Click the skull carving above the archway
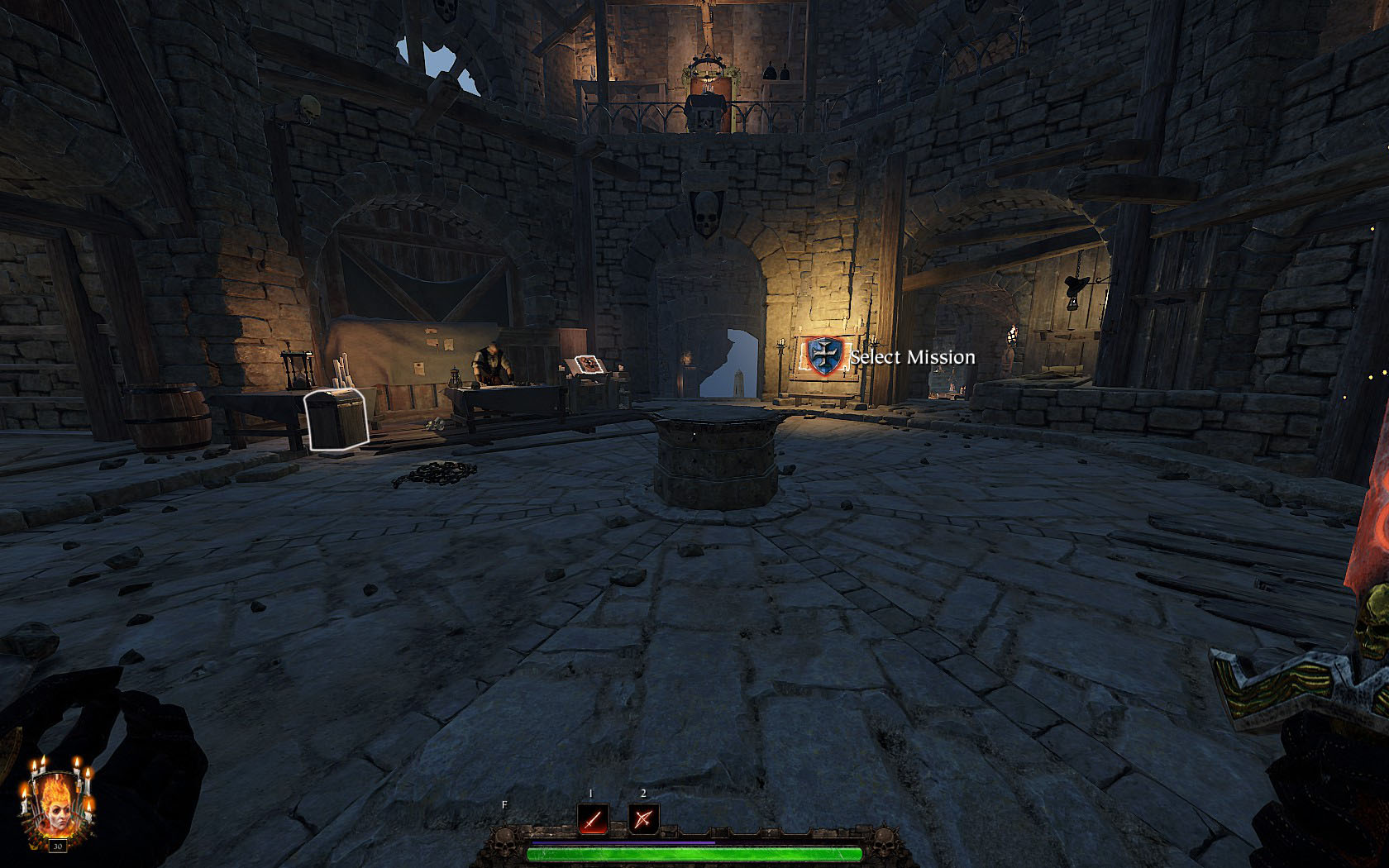Image resolution: width=1389 pixels, height=868 pixels. tap(709, 213)
